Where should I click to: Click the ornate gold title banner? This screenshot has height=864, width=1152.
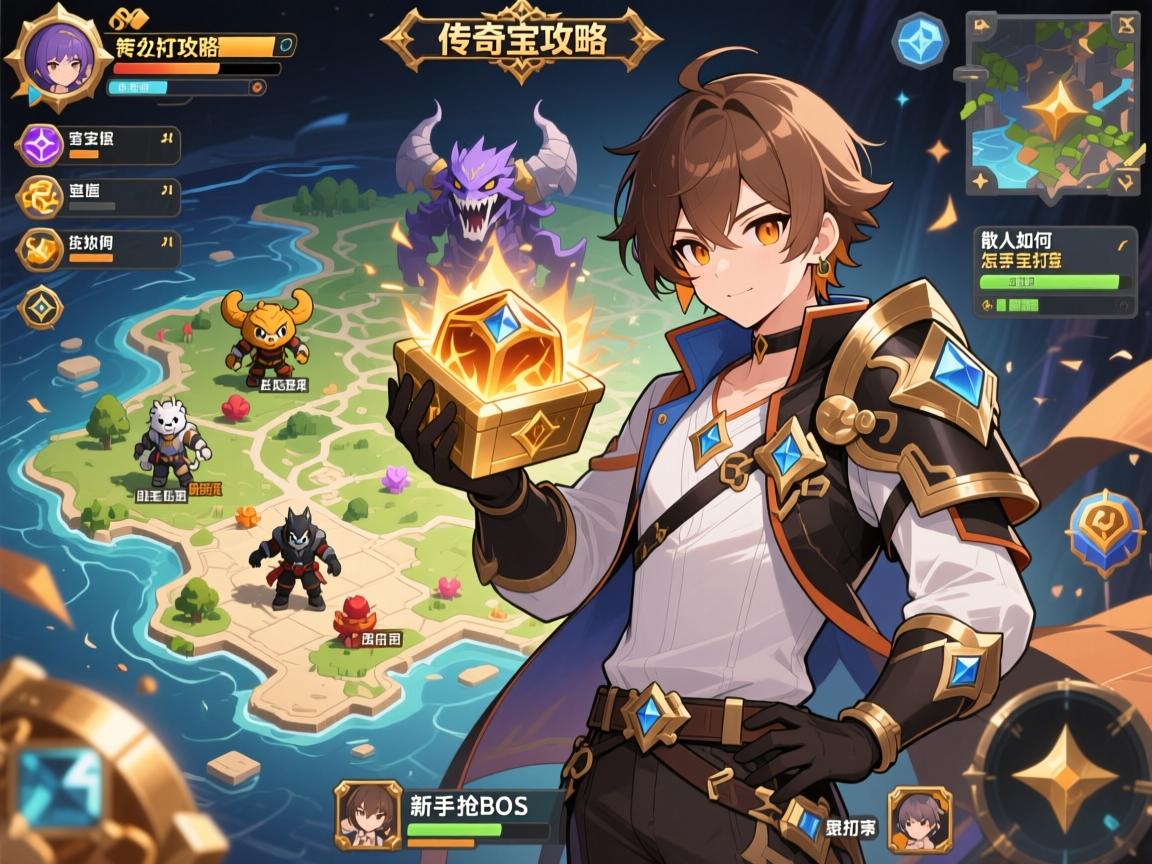[522, 40]
